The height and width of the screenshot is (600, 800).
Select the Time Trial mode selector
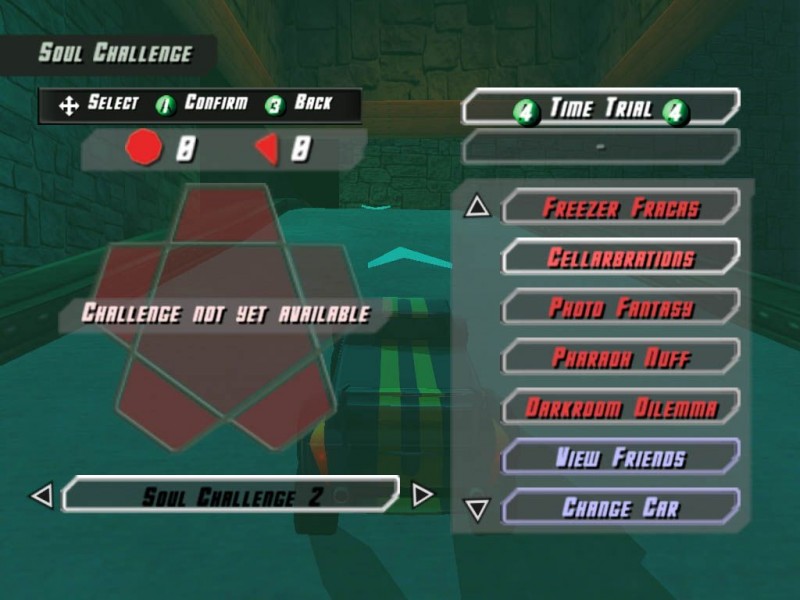(600, 108)
